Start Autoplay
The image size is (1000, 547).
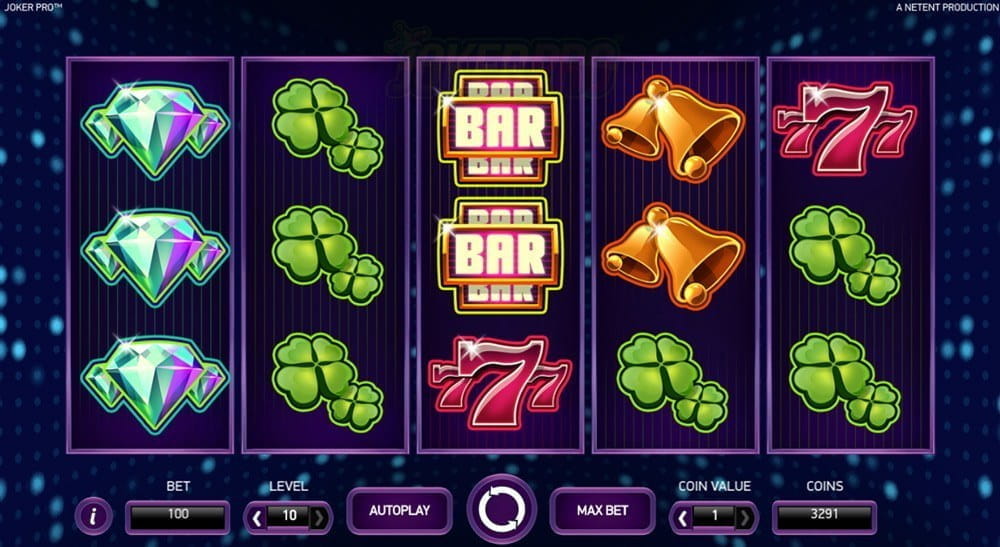click(399, 510)
